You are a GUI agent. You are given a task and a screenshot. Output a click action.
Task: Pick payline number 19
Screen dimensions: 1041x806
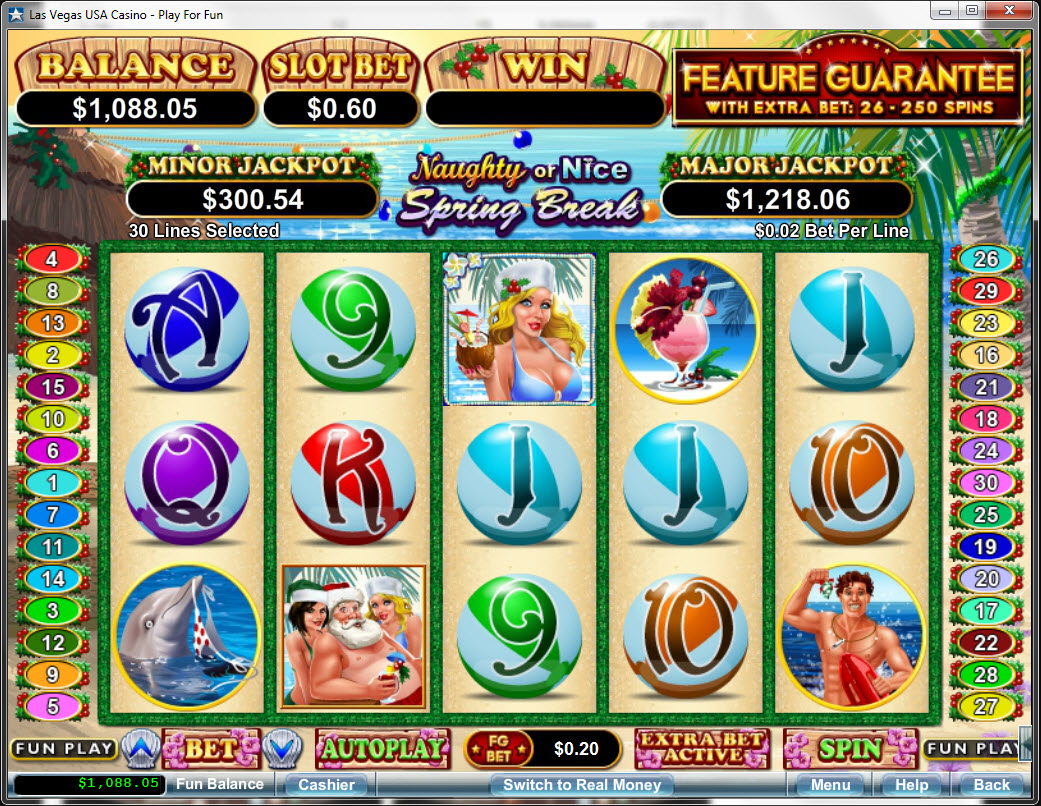tap(986, 547)
